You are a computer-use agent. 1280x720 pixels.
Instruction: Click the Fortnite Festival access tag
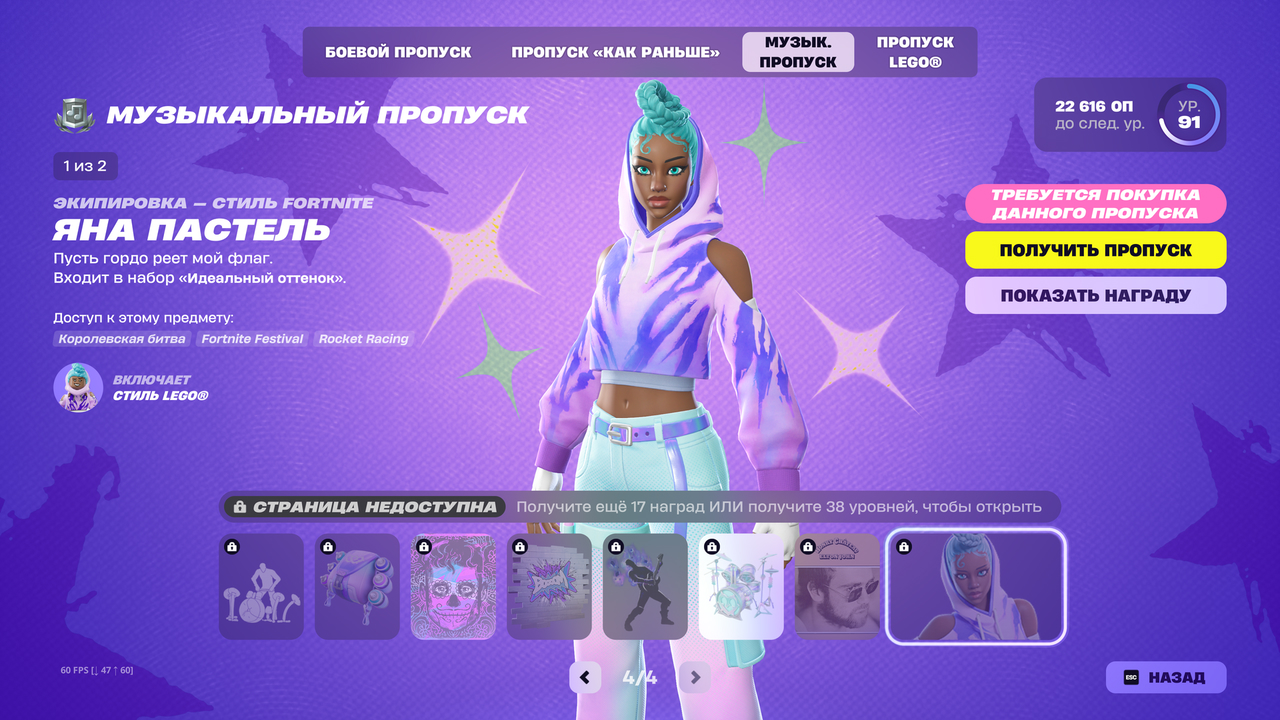point(252,339)
